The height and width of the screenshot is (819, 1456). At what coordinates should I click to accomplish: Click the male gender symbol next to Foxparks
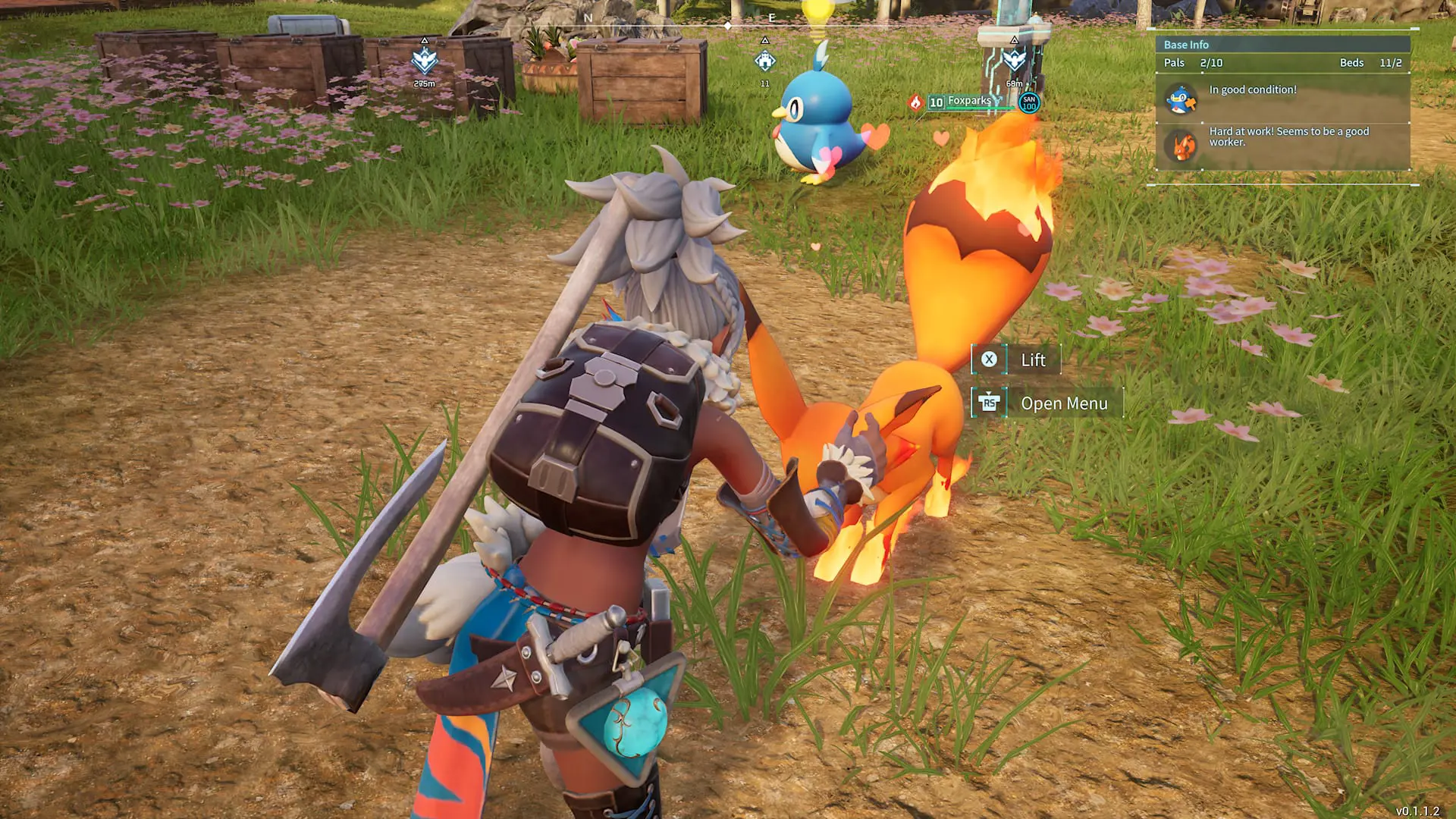[999, 100]
